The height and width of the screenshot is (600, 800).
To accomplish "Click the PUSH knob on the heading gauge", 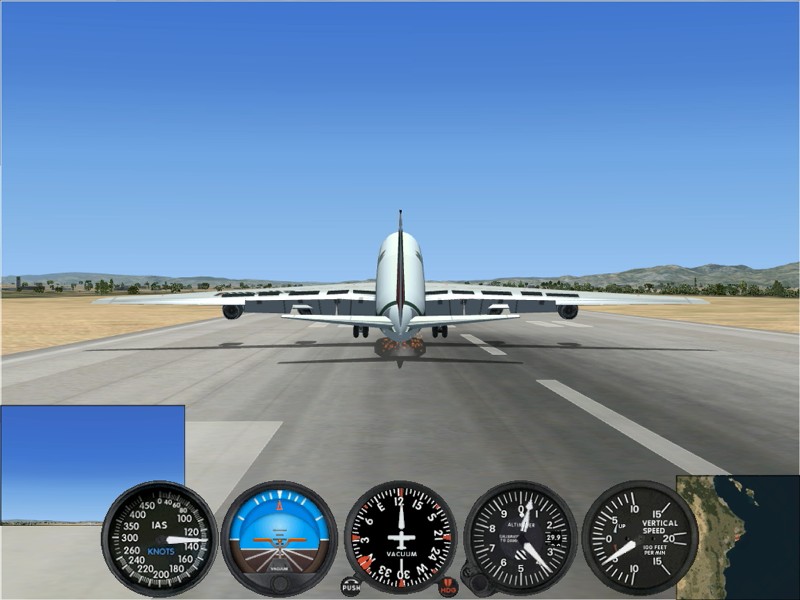I will coord(350,587).
